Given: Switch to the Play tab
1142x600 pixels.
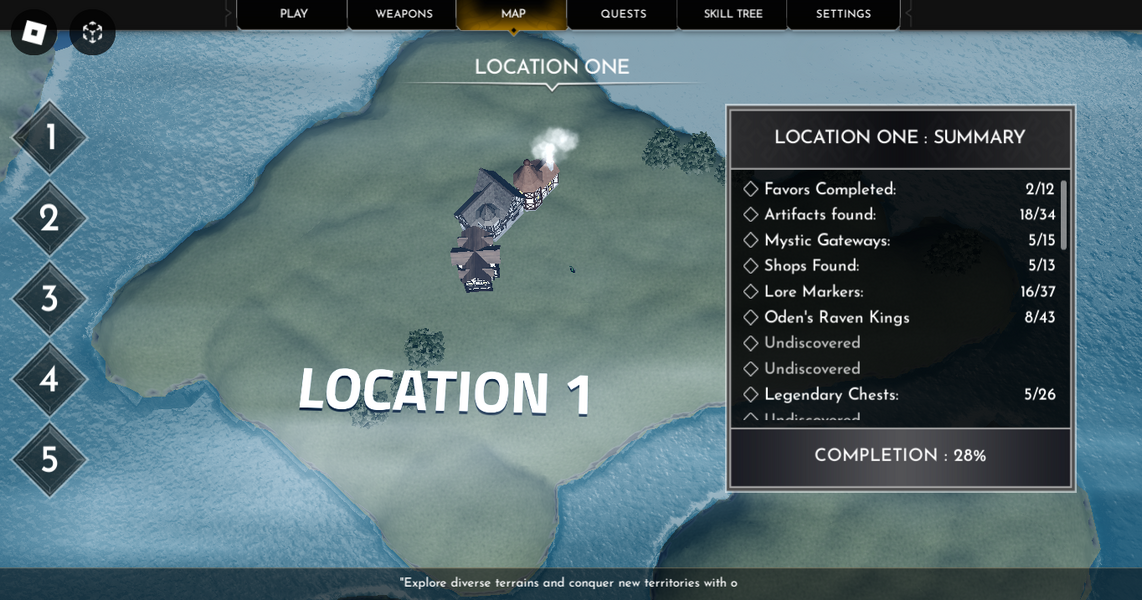Looking at the screenshot, I should pos(293,15).
